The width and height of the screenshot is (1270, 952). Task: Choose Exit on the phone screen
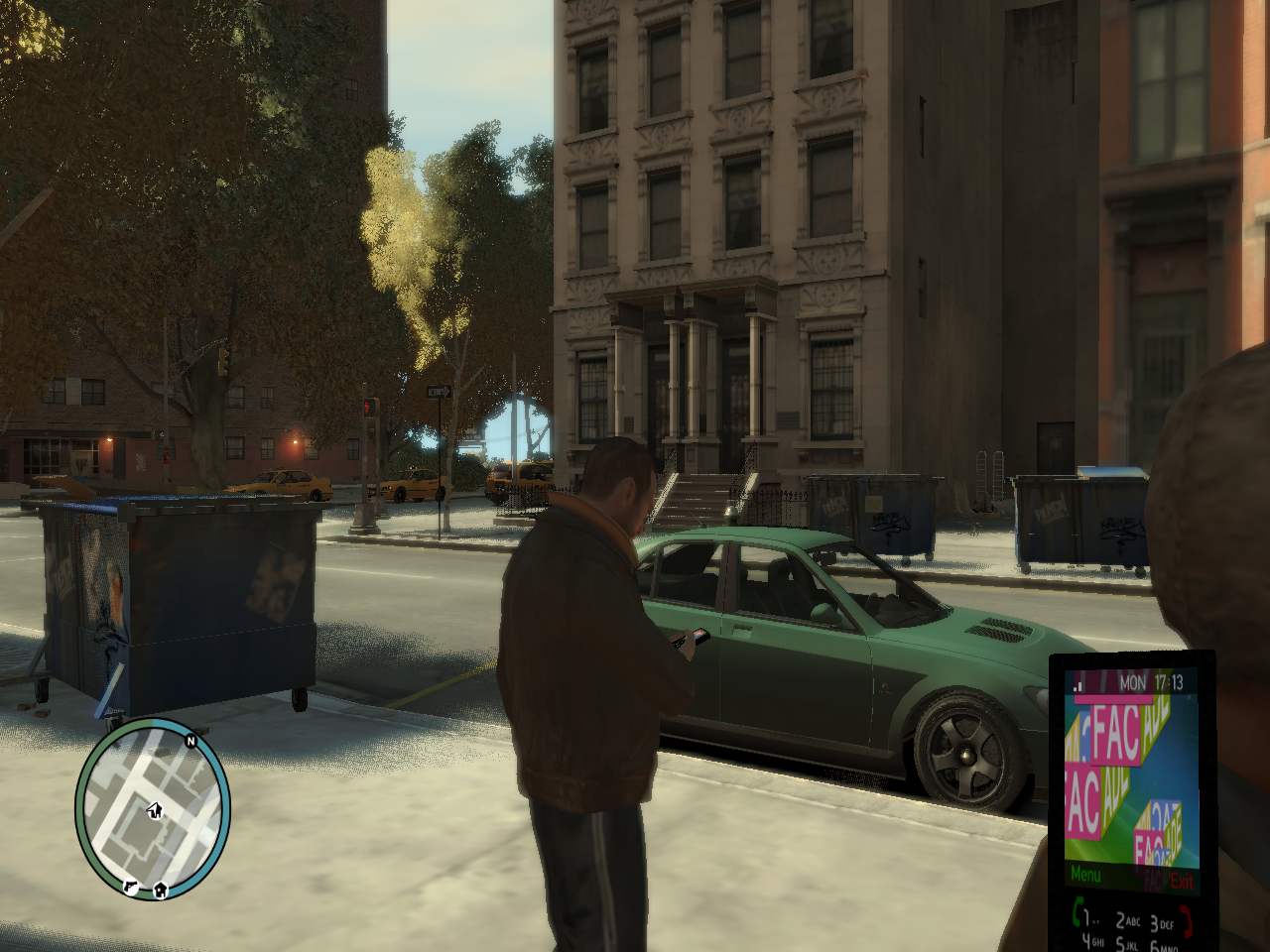[x=1181, y=880]
